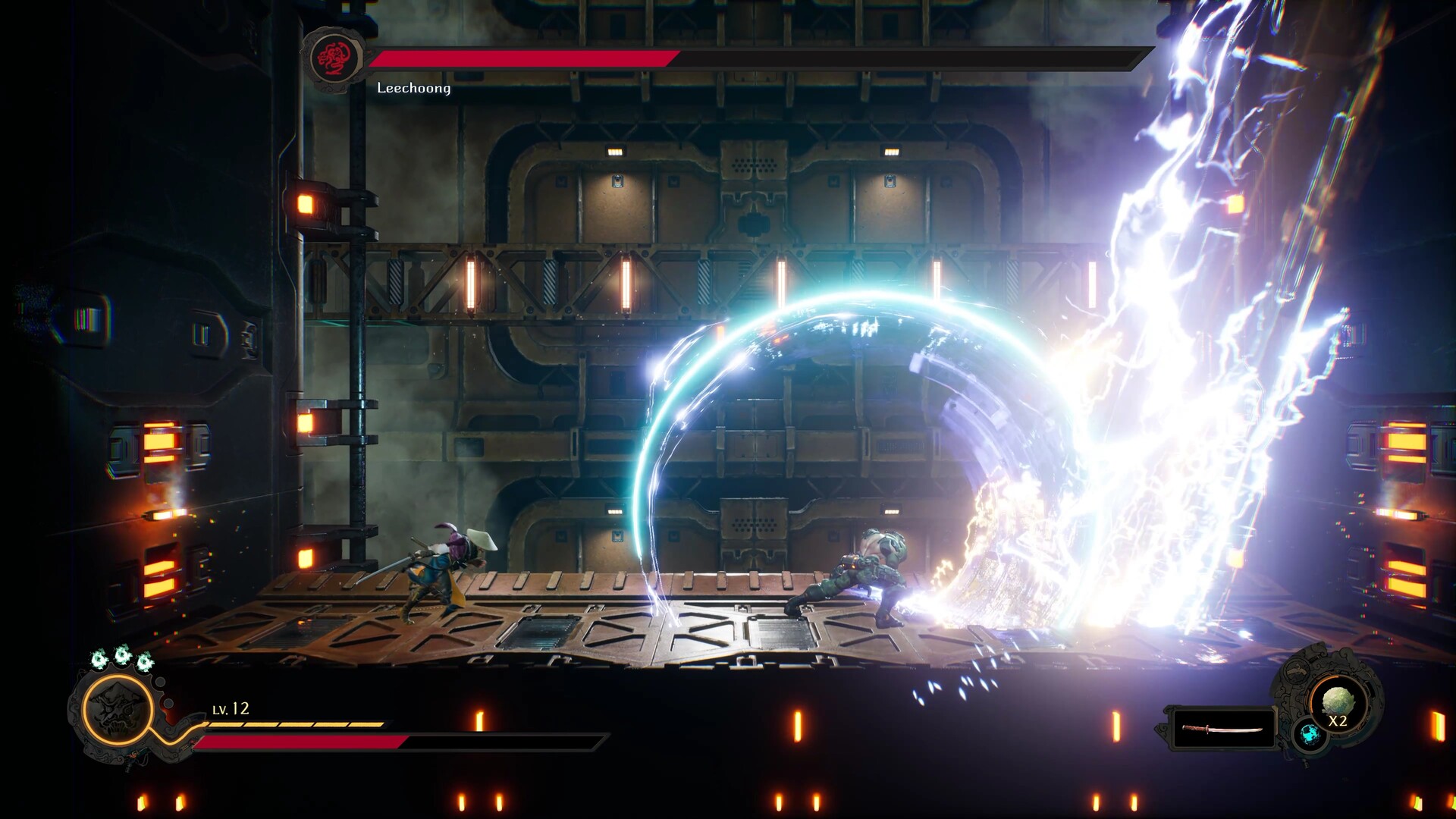The width and height of the screenshot is (1456, 819).
Task: Toggle the X2 item quantity indicator
Action: point(1338,721)
